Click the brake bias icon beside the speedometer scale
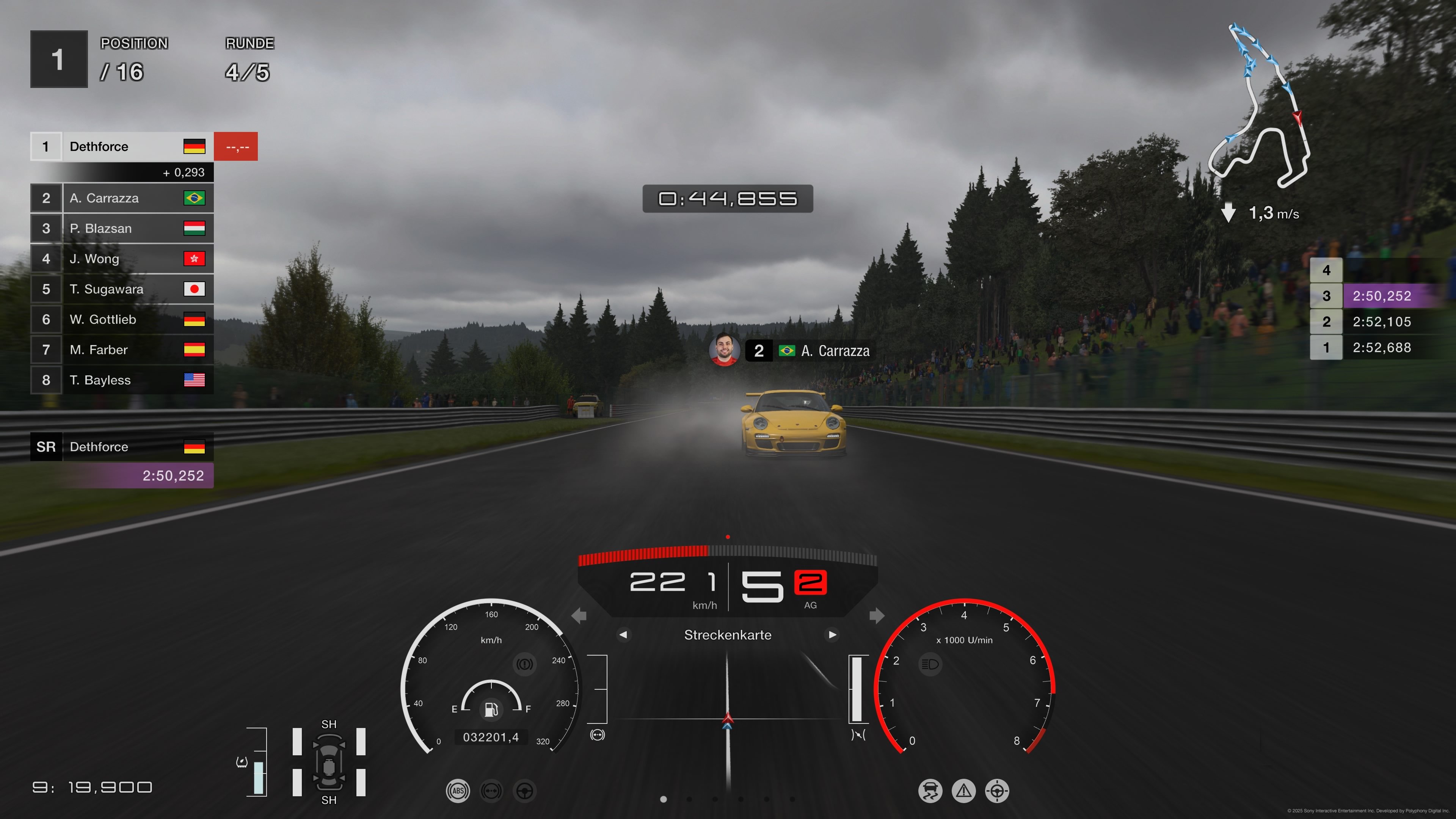This screenshot has width=1456, height=819. [x=598, y=734]
